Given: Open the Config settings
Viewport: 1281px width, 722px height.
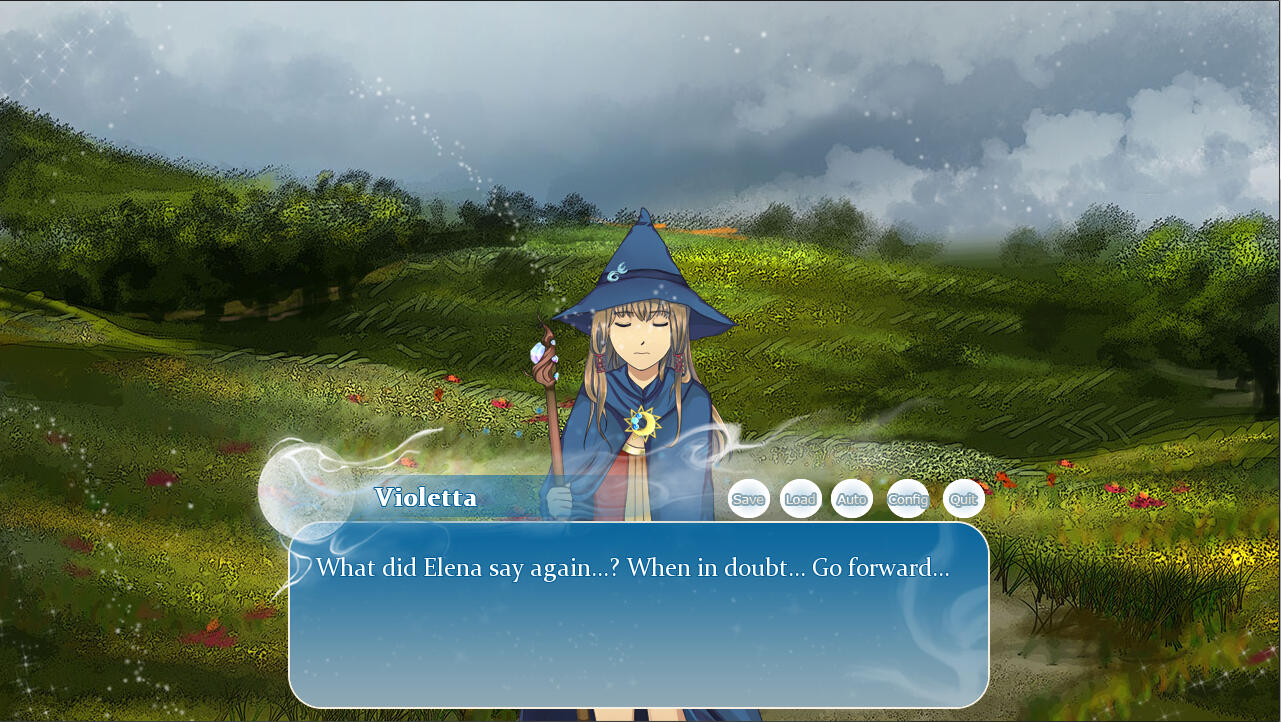Looking at the screenshot, I should 908,499.
